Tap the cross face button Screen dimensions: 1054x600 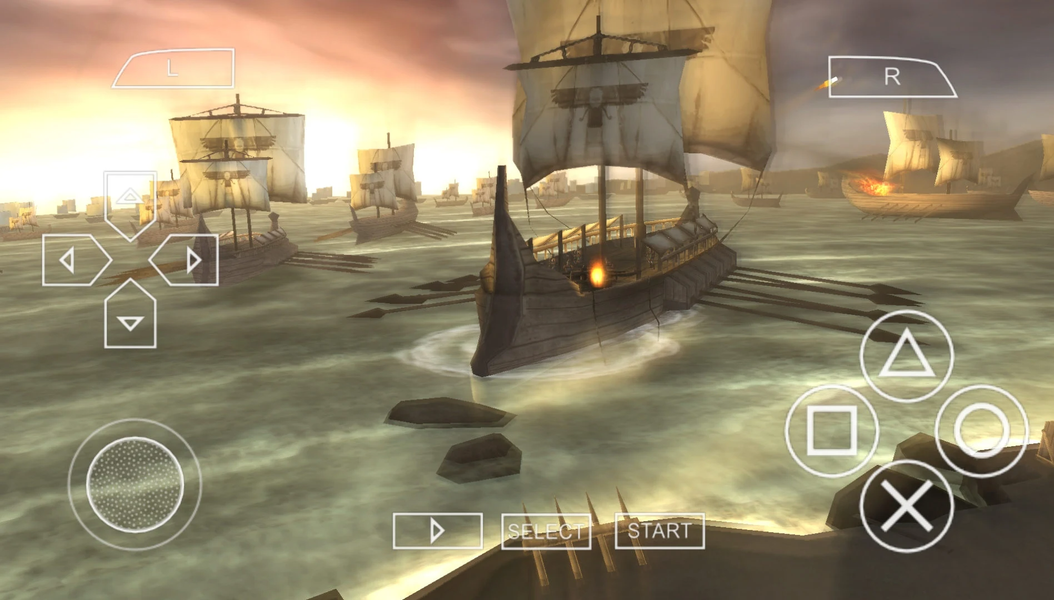point(906,506)
